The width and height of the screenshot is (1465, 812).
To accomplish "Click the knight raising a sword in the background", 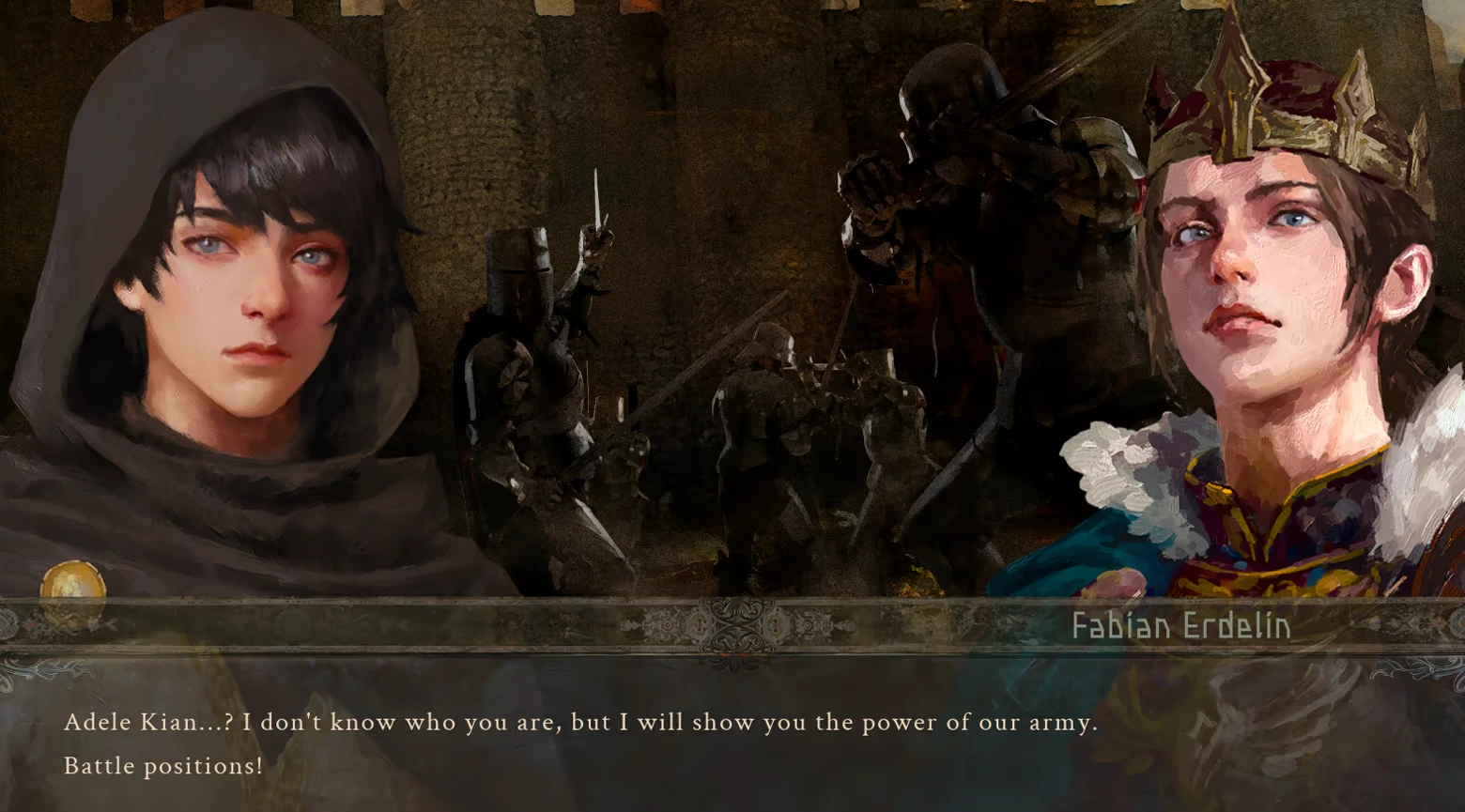I will point(535,329).
